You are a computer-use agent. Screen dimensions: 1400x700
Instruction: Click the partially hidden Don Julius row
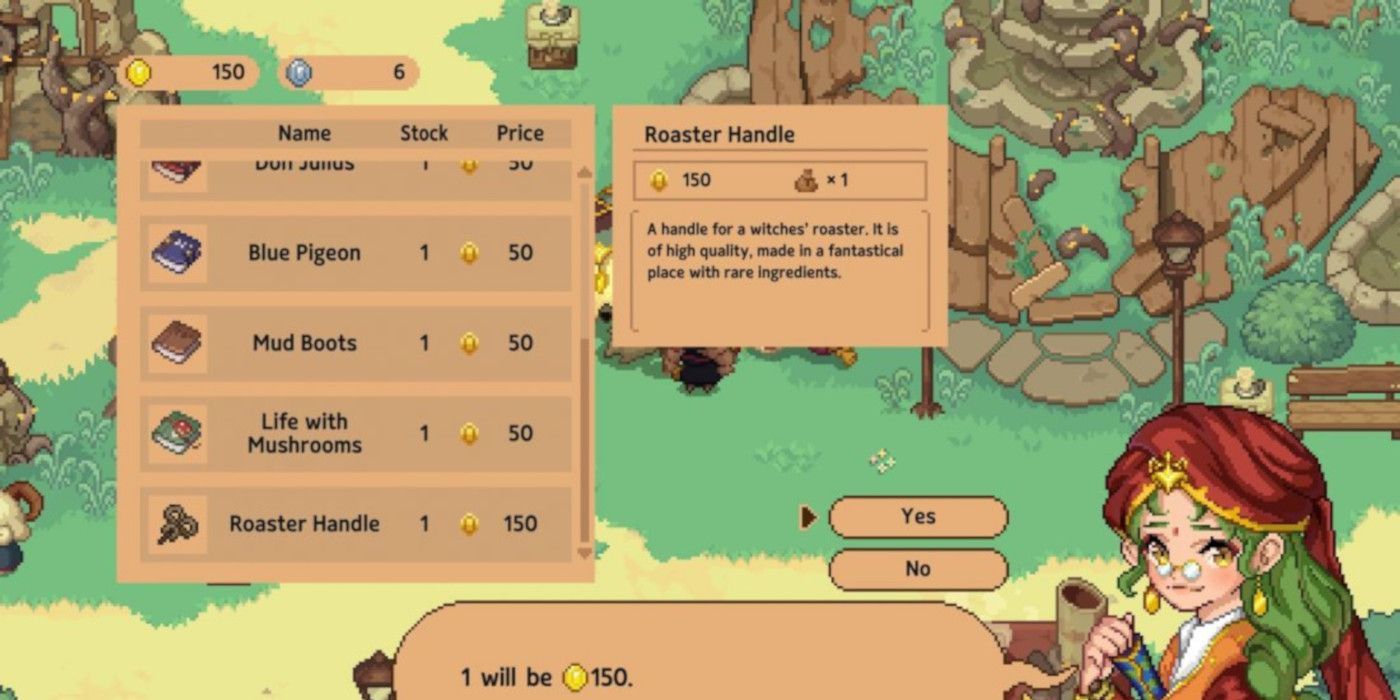354,170
